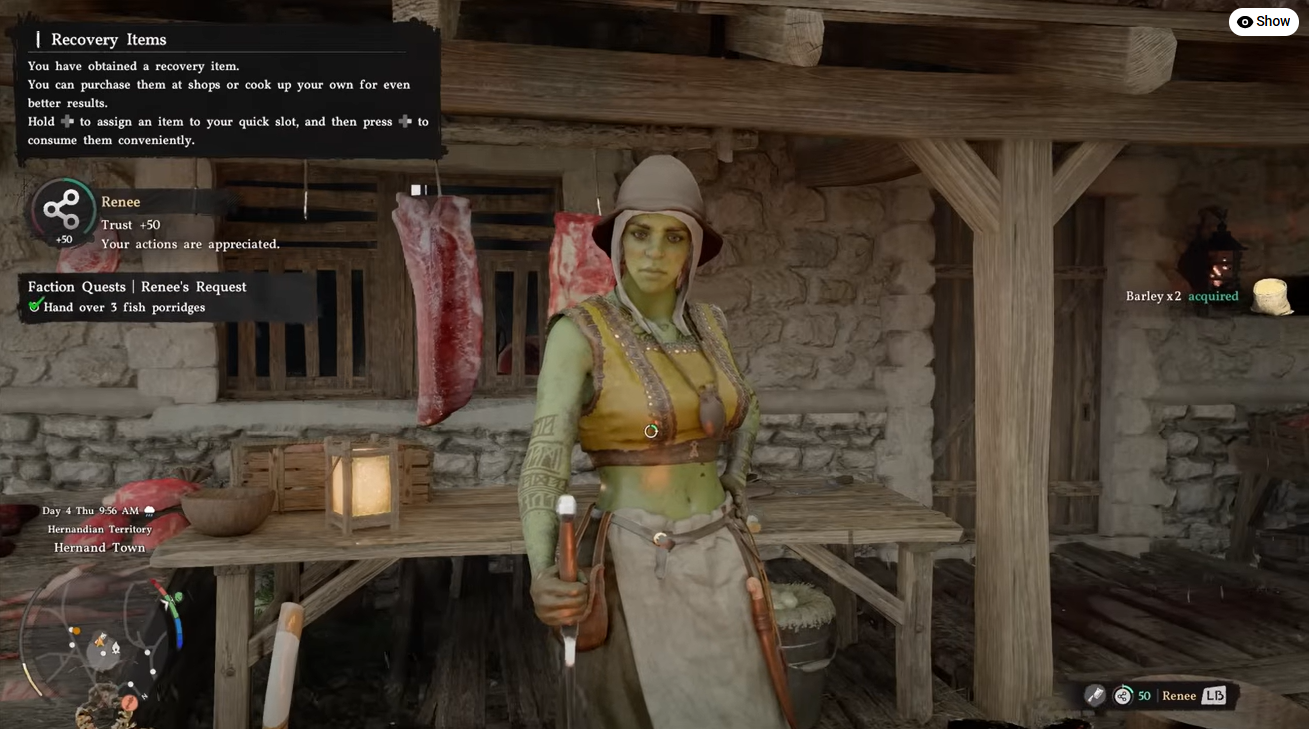Click the cleaver icon beside Renee's name
Screen dimensions: 1309x729
pyautogui.click(x=1095, y=696)
